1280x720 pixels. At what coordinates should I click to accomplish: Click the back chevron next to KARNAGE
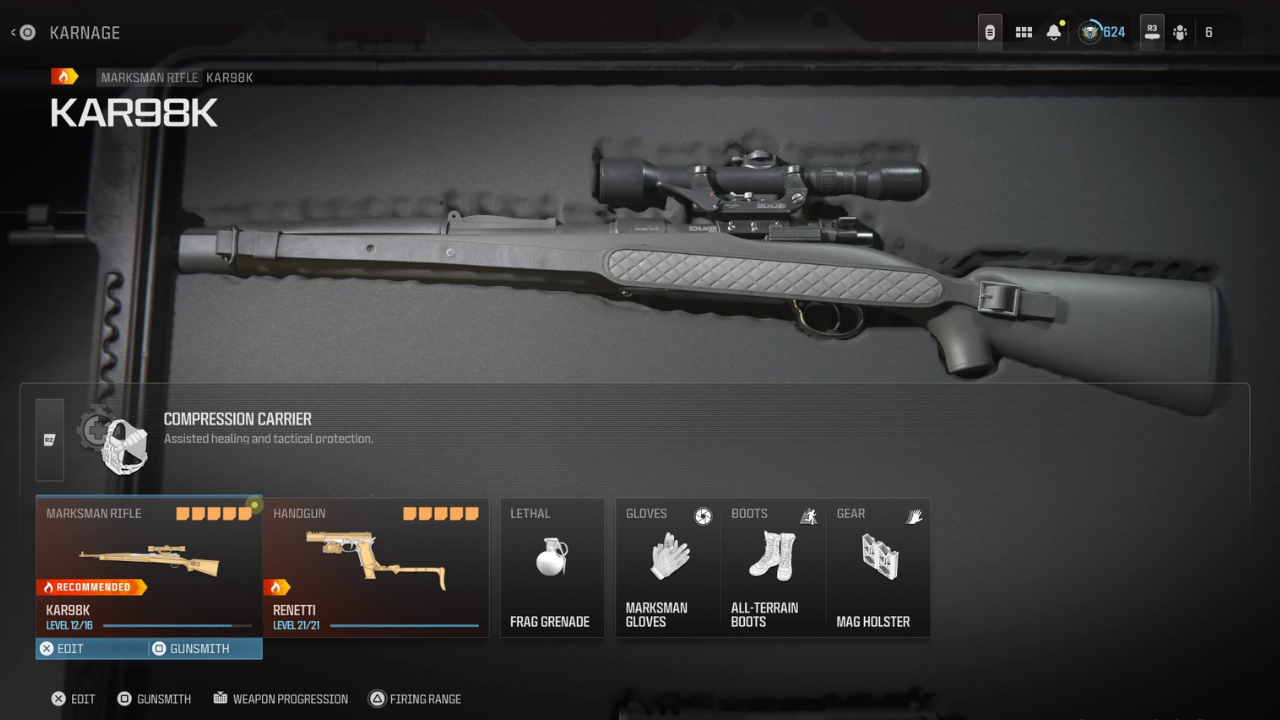pos(13,31)
